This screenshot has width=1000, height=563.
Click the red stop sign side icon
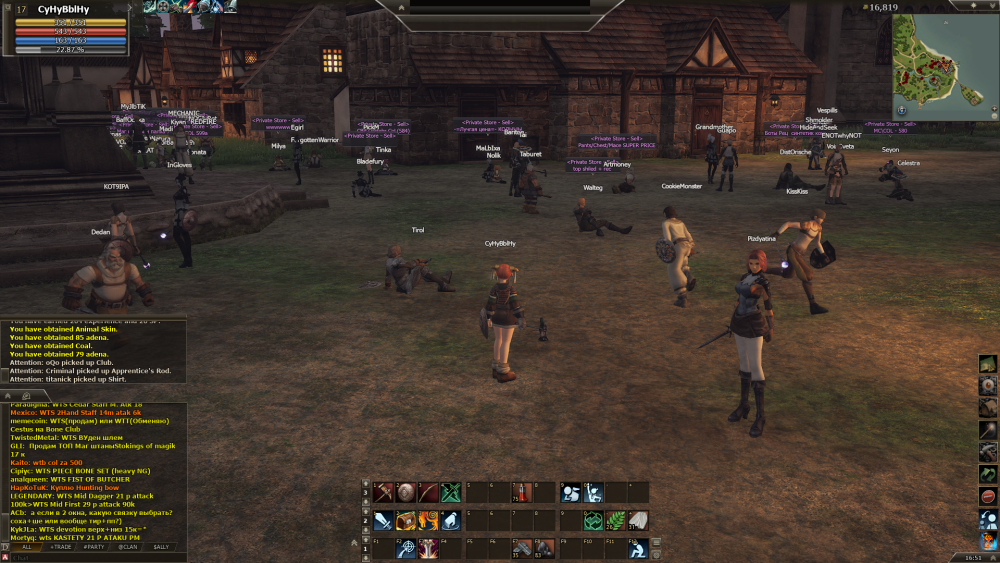[988, 496]
